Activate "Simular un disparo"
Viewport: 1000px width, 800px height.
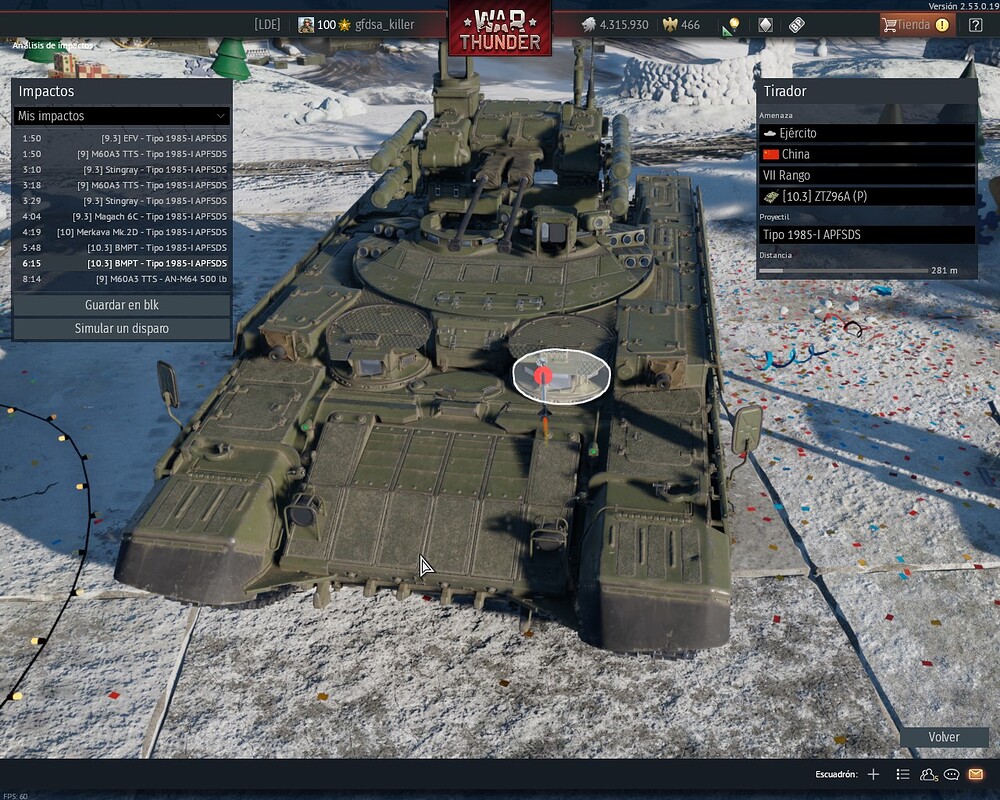122,329
